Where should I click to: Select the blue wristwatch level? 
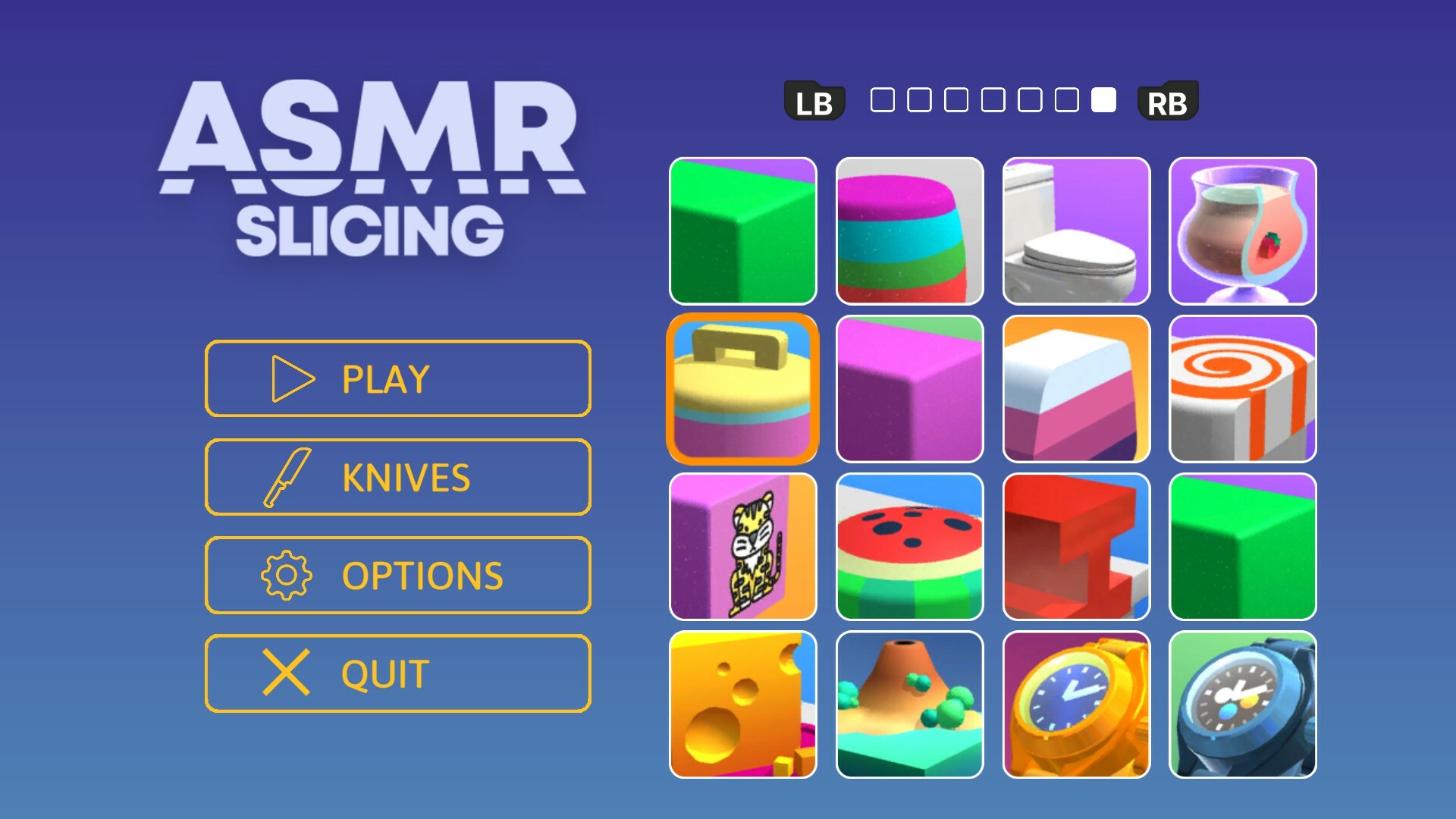tap(1242, 703)
